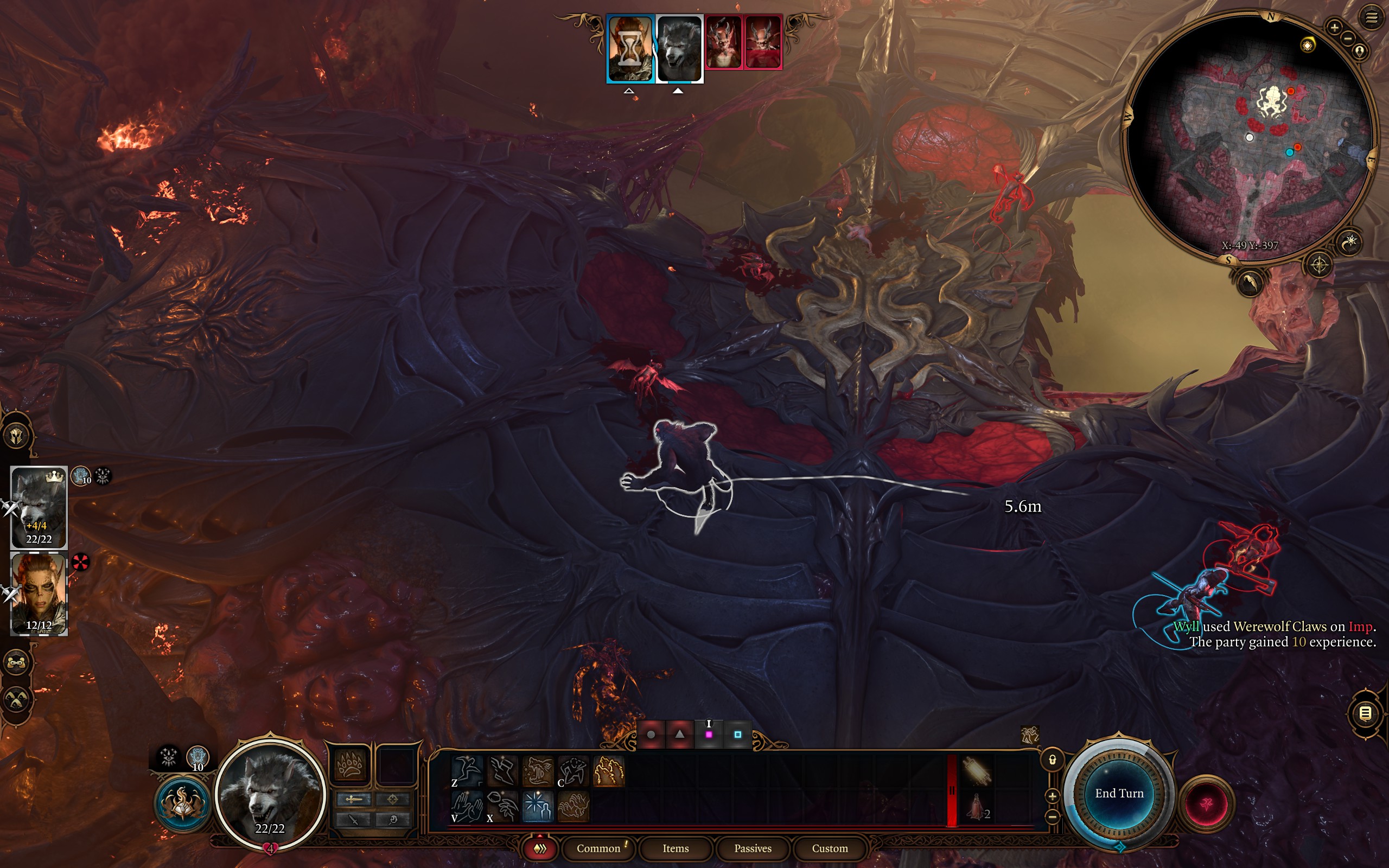Open the combat log button
Screen dimensions: 1389x868
(1366, 713)
